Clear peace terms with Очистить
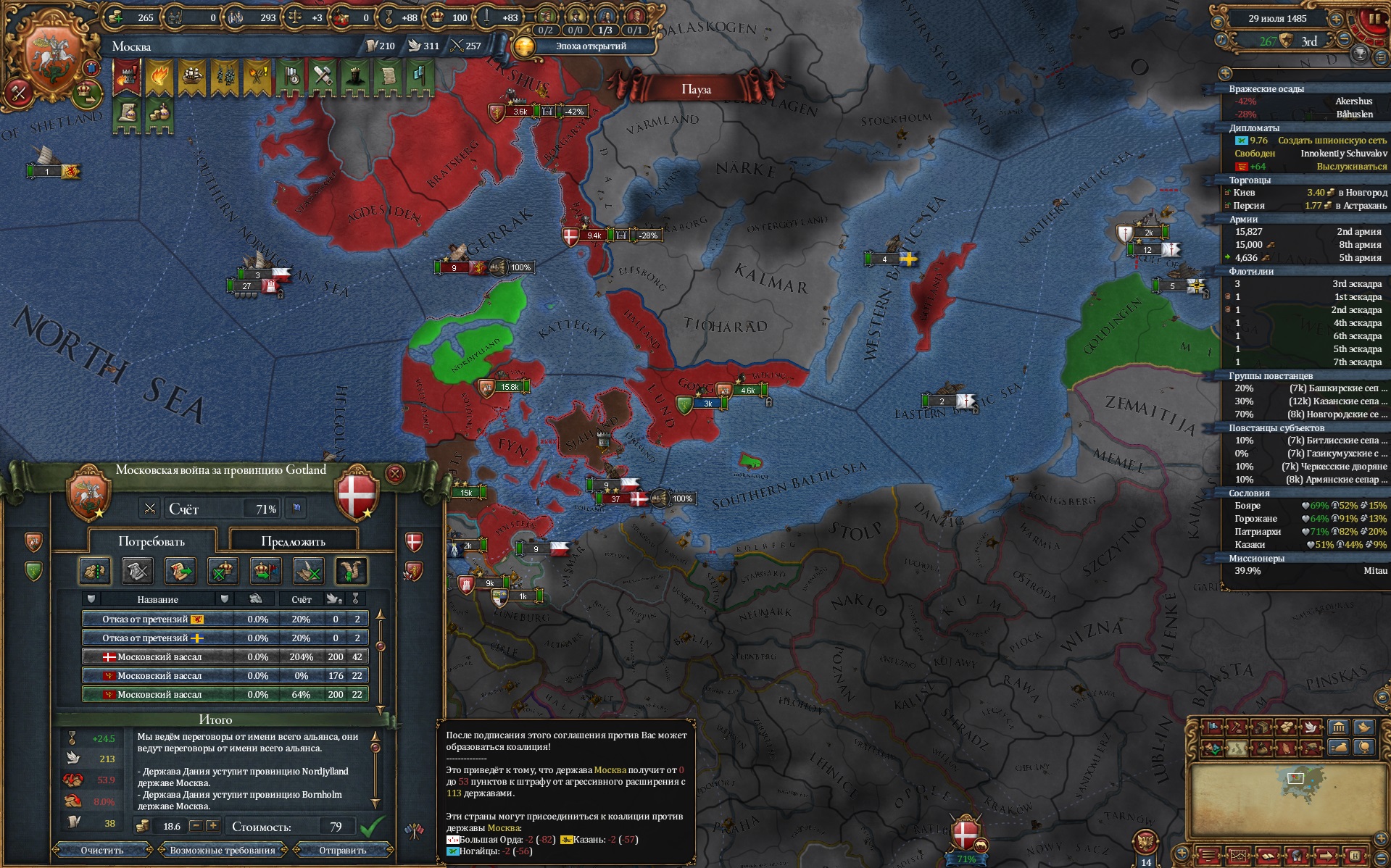Image resolution: width=1391 pixels, height=868 pixels. point(102,850)
